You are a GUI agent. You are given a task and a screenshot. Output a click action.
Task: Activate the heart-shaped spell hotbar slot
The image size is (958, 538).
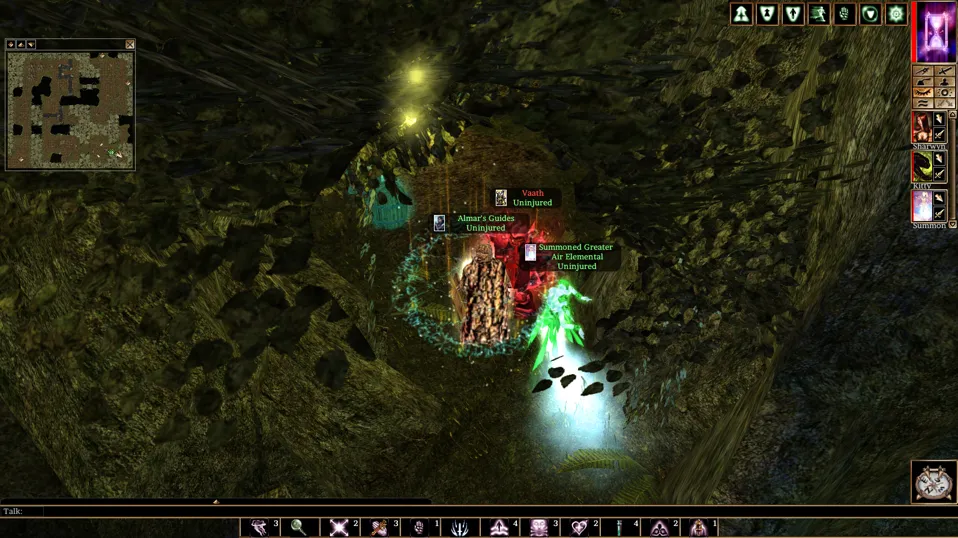click(x=579, y=527)
